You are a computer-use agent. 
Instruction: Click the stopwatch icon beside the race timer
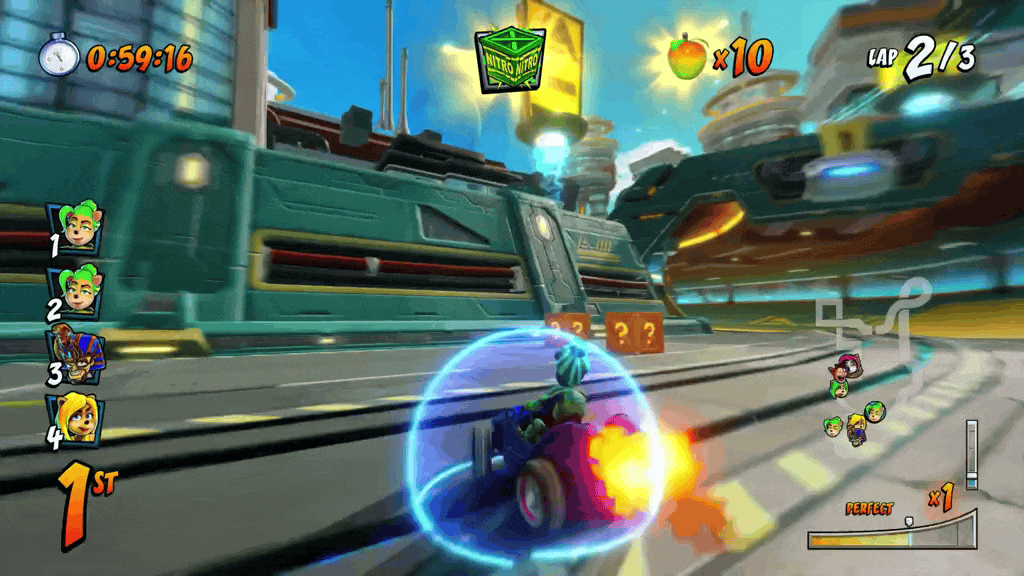(58, 55)
